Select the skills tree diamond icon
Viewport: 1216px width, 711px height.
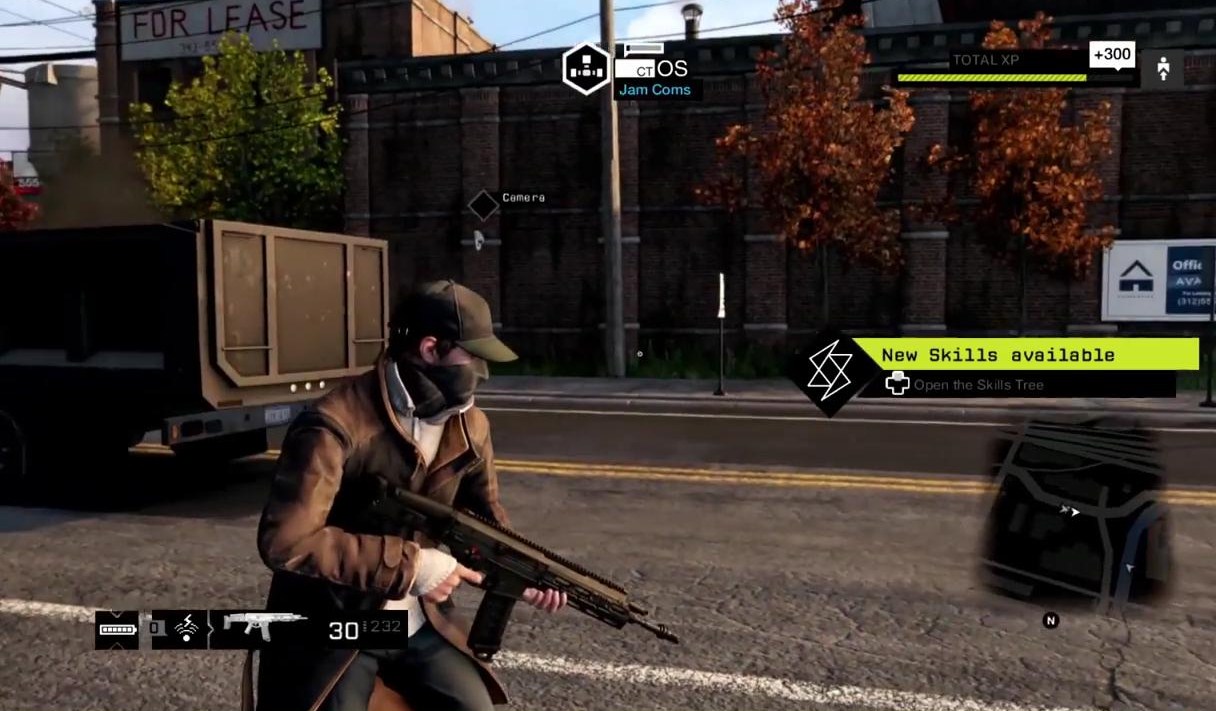pos(829,372)
